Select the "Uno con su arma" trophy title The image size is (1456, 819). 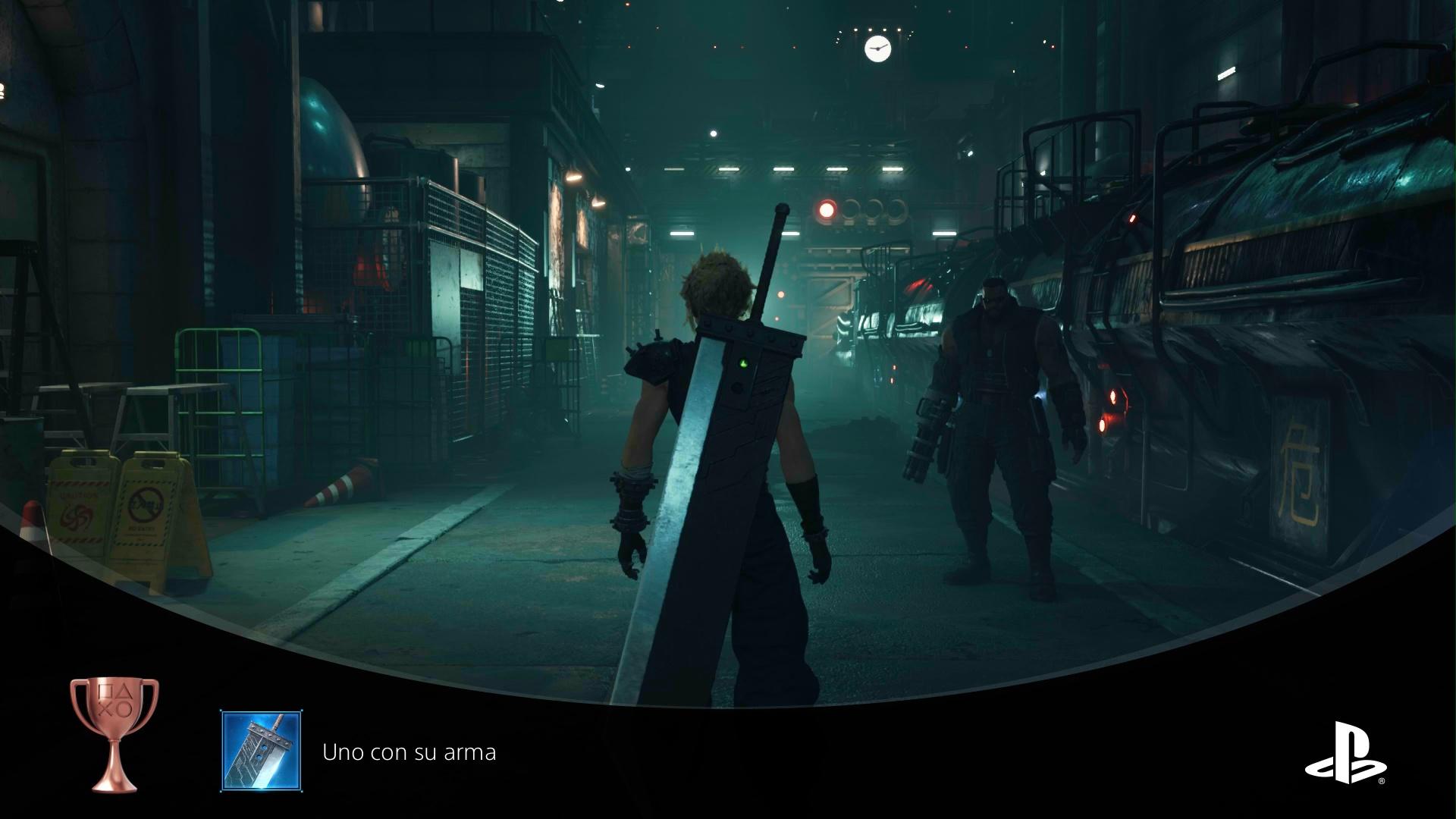click(x=409, y=752)
